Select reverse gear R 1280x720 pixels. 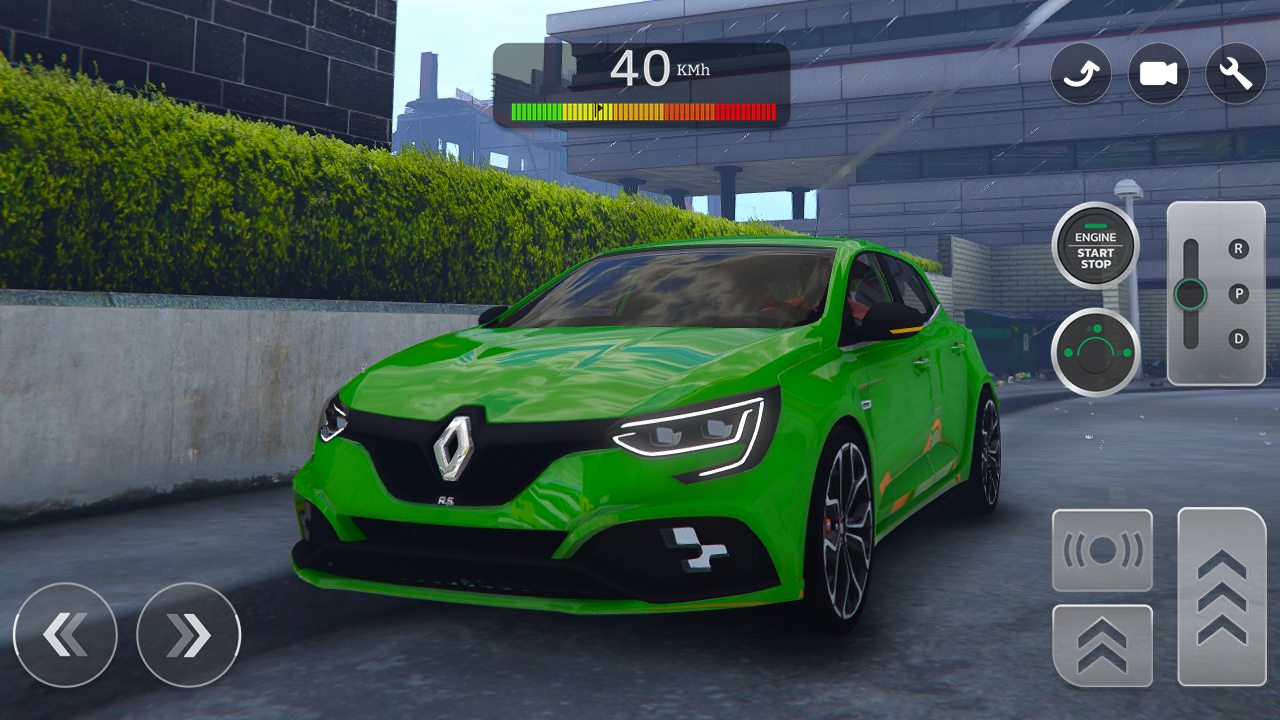point(1238,249)
